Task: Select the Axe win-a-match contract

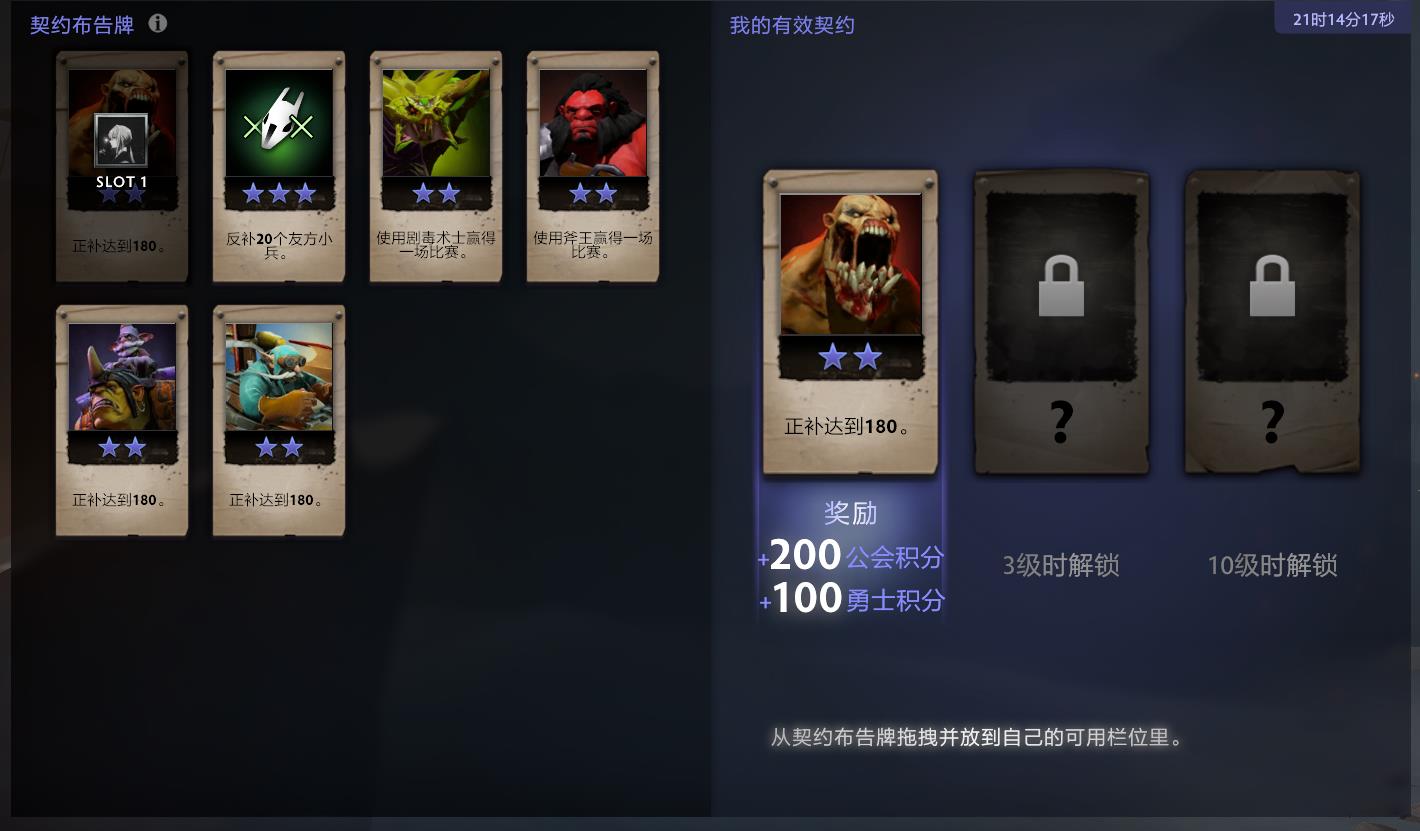Action: click(x=592, y=165)
